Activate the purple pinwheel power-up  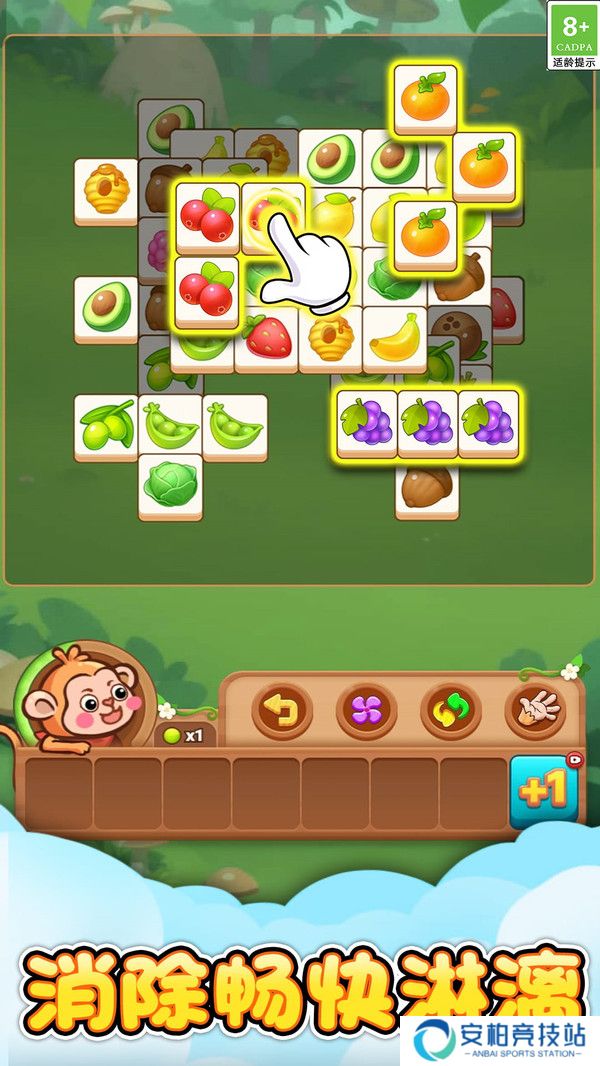click(x=366, y=711)
